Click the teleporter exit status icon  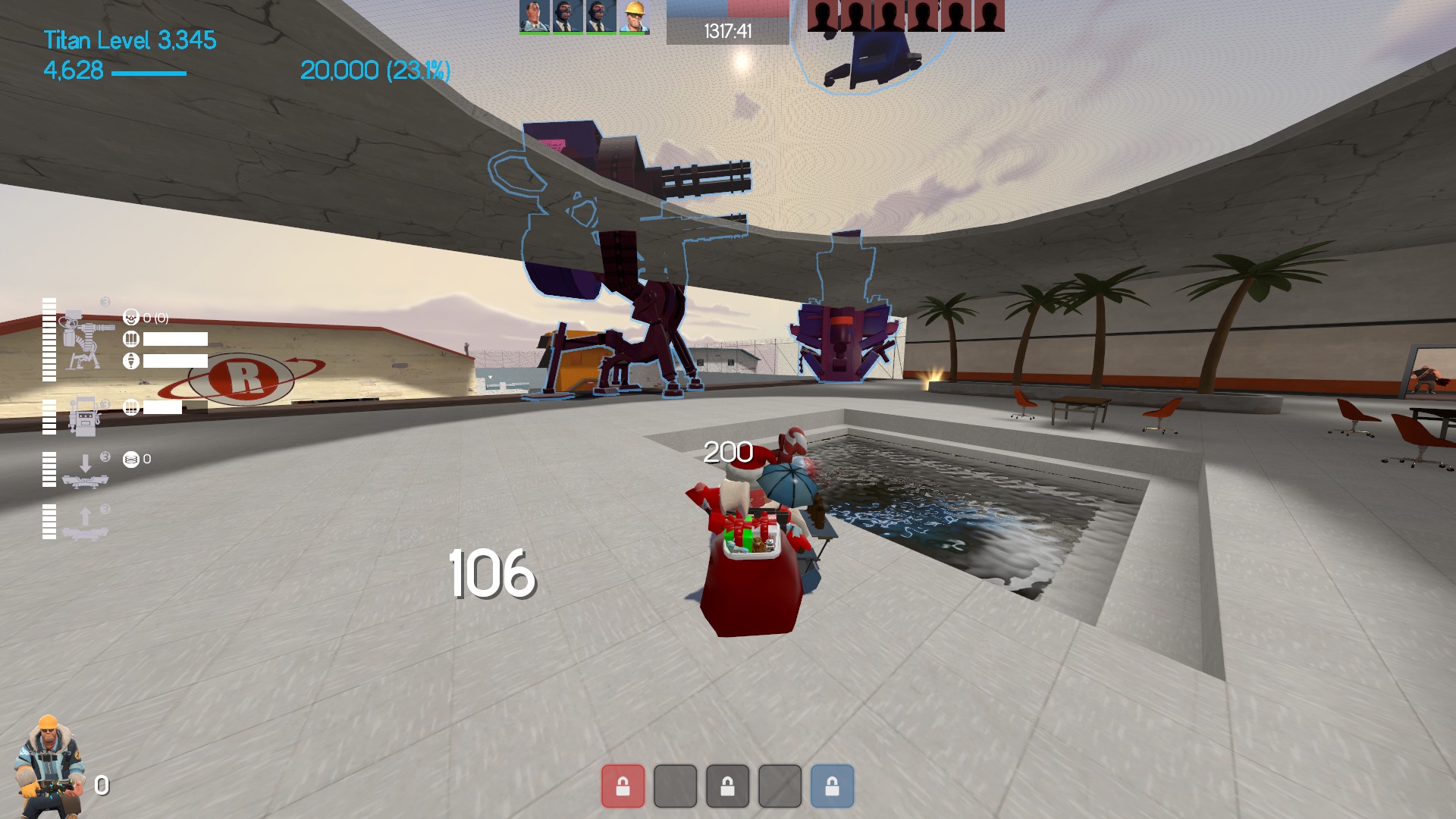point(85,522)
